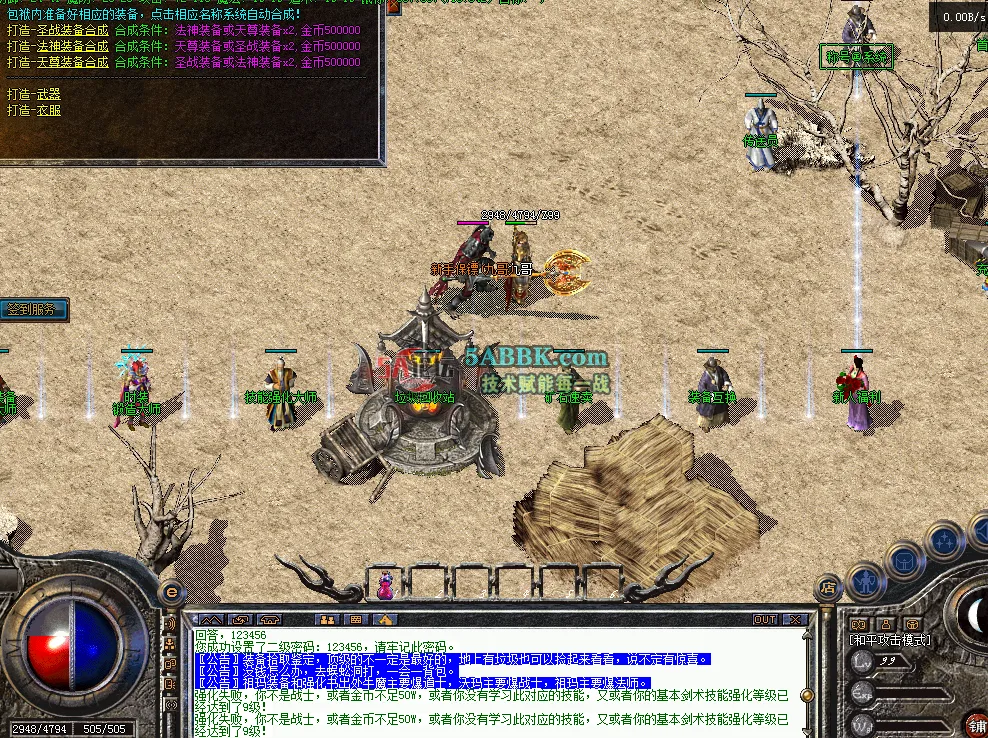The height and width of the screenshot is (738, 988).
Task: Close the chat window with X
Action: click(797, 620)
